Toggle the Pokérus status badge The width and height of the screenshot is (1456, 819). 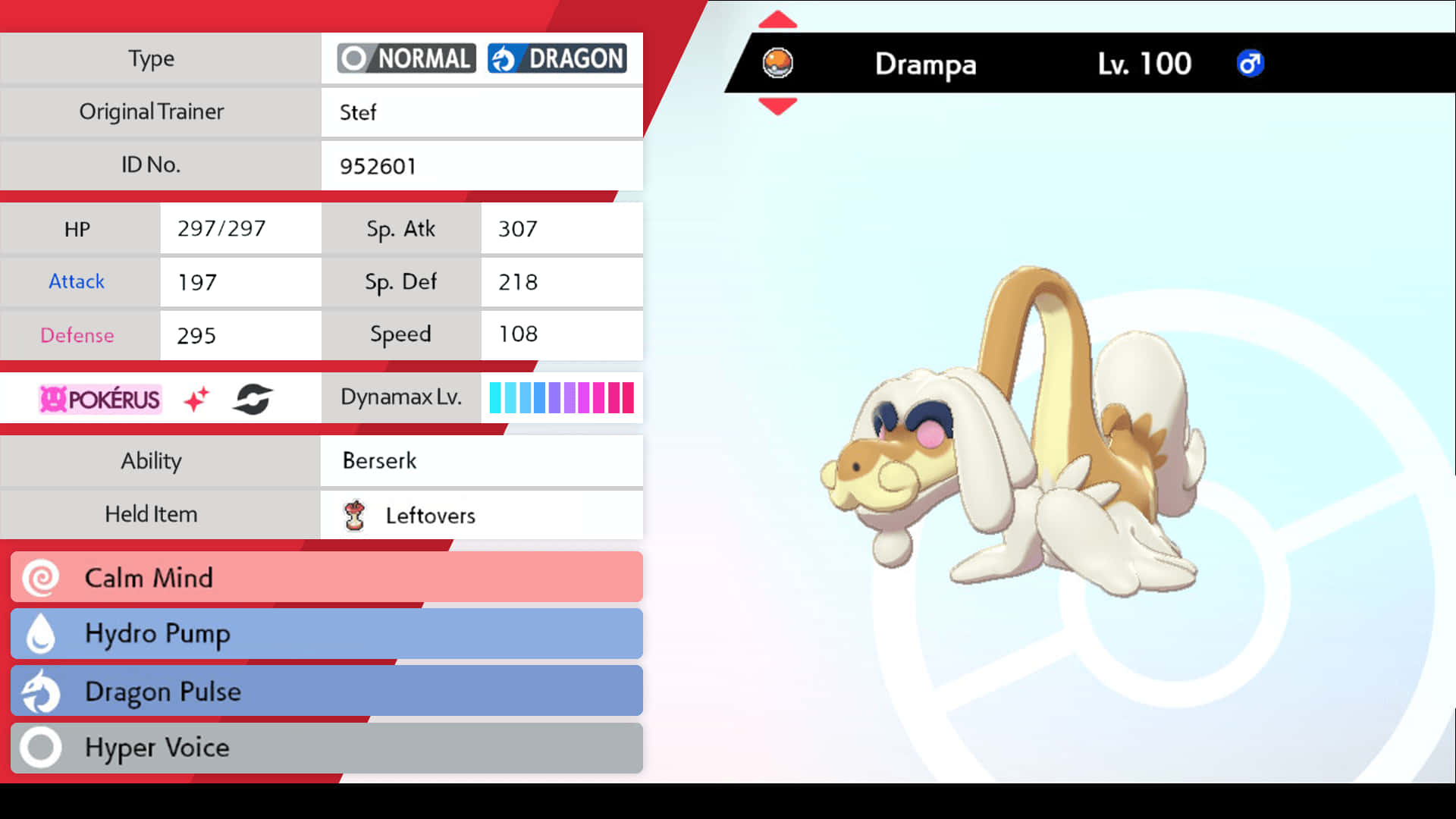tap(99, 400)
